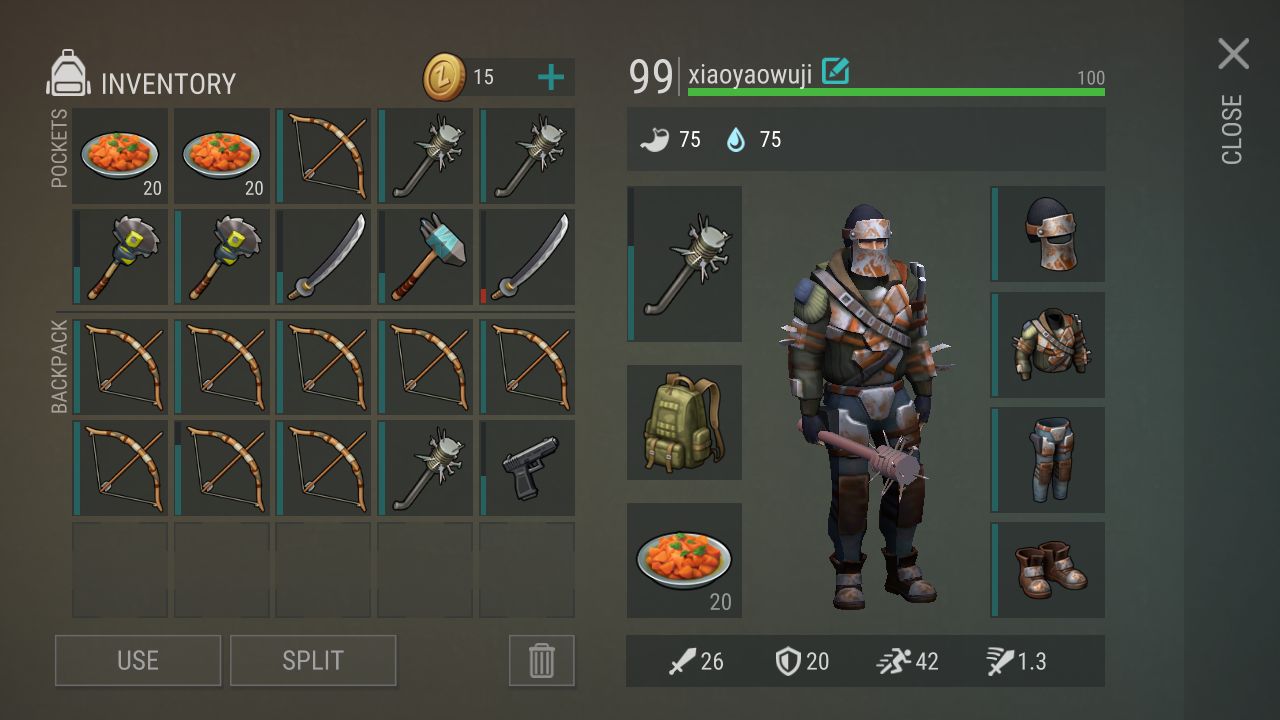The width and height of the screenshot is (1280, 720).
Task: Use the selected item
Action: (138, 660)
